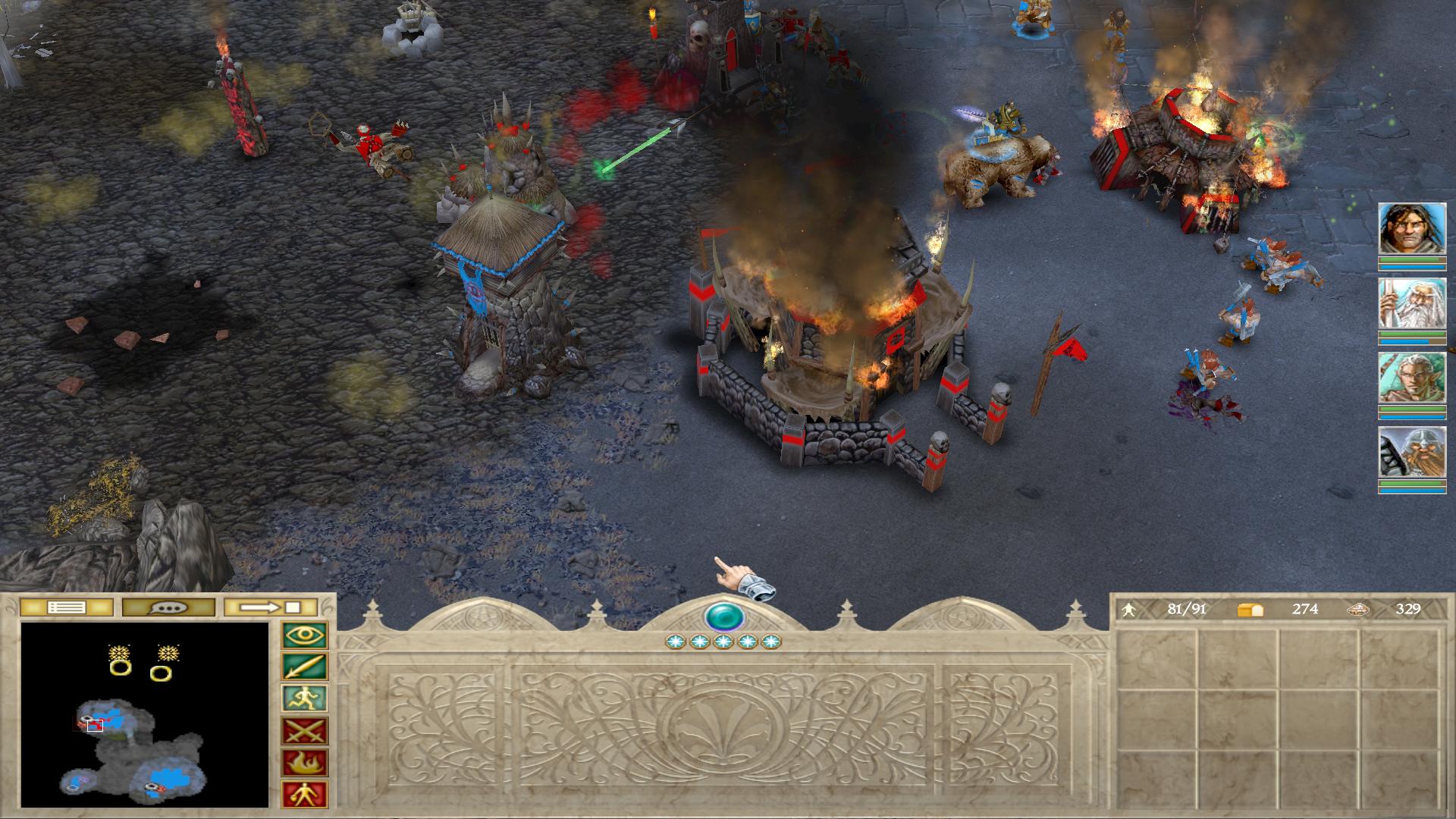Activate the green eye icon
The width and height of the screenshot is (1456, 819).
coord(305,635)
